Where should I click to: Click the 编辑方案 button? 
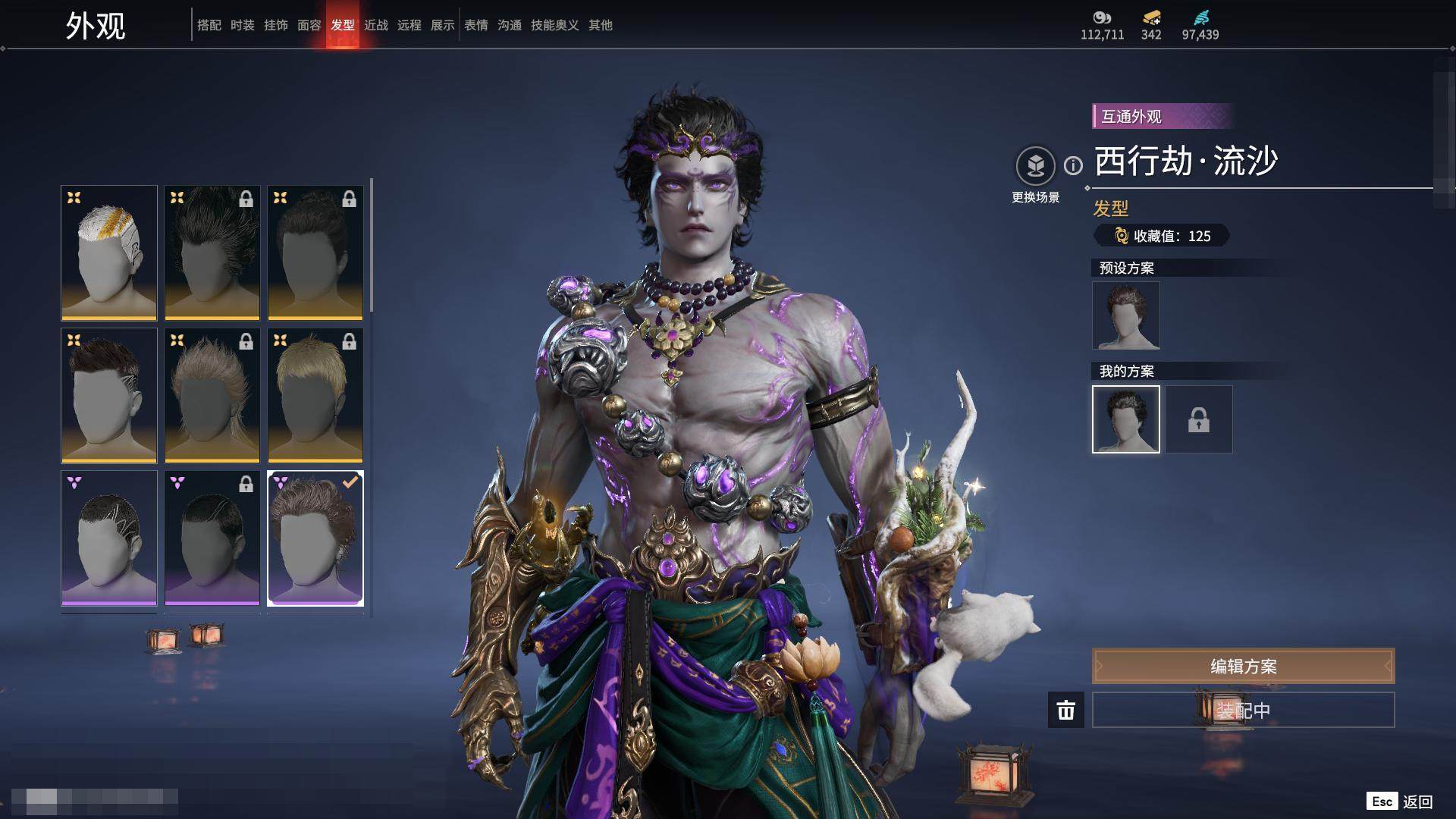tap(1243, 667)
